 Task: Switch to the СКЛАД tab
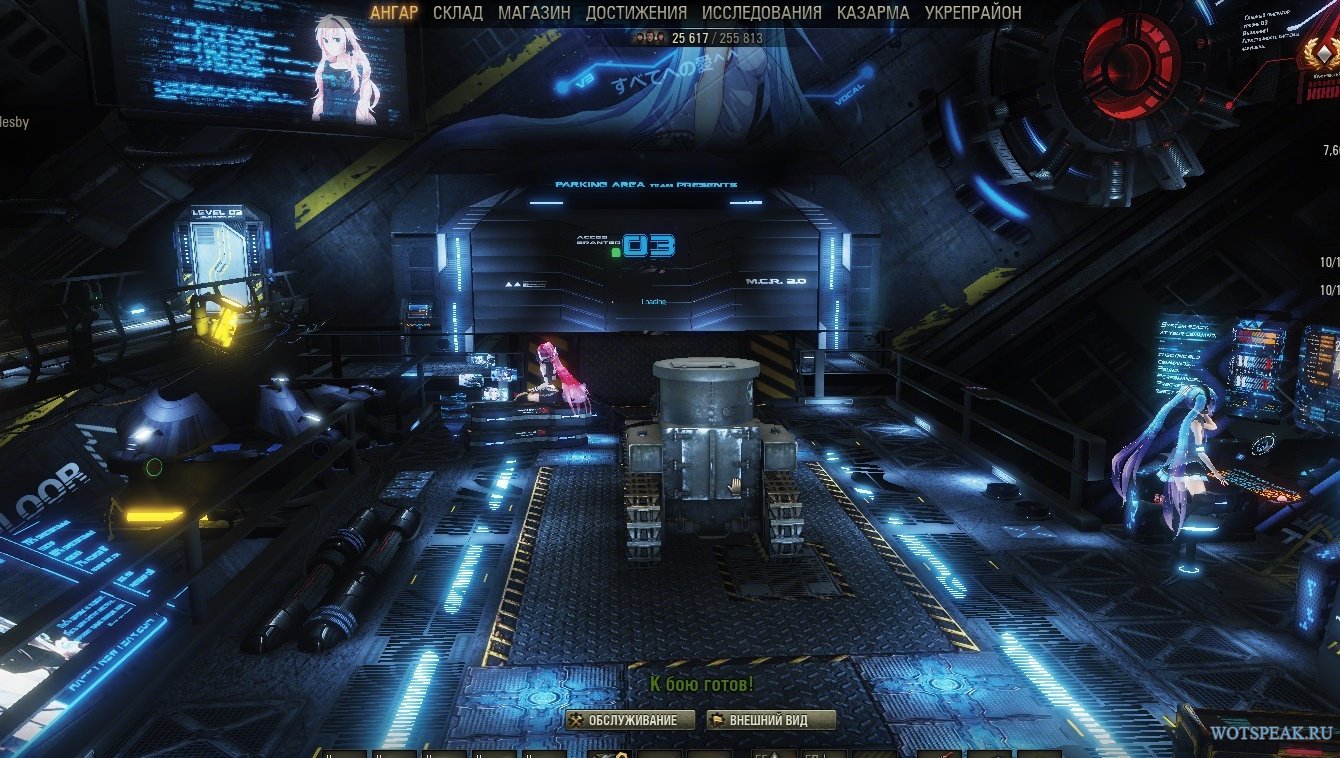click(458, 13)
